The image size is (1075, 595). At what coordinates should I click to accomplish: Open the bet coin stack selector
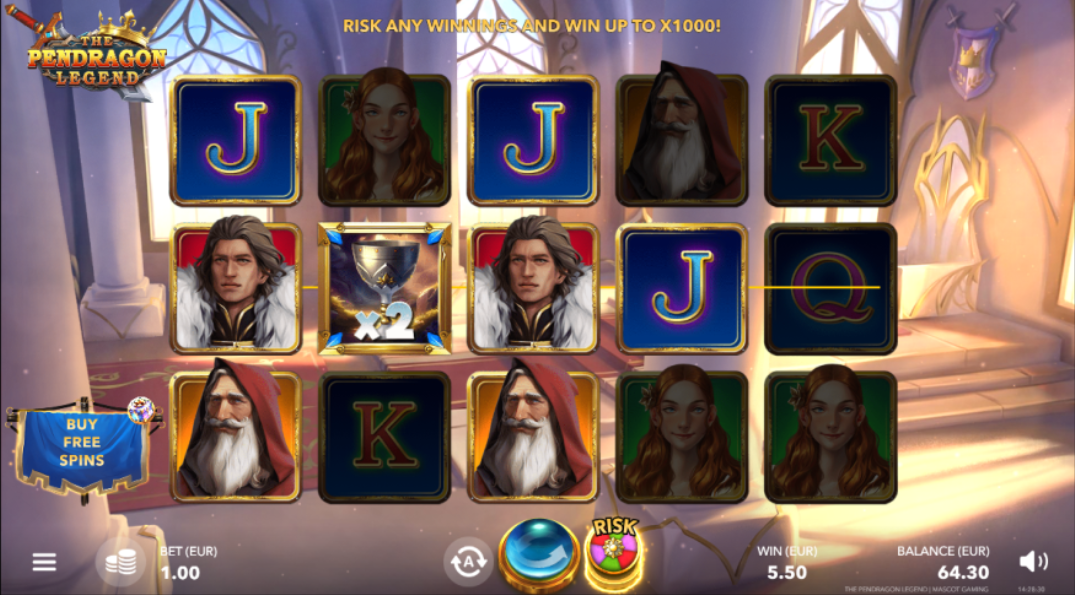(120, 562)
